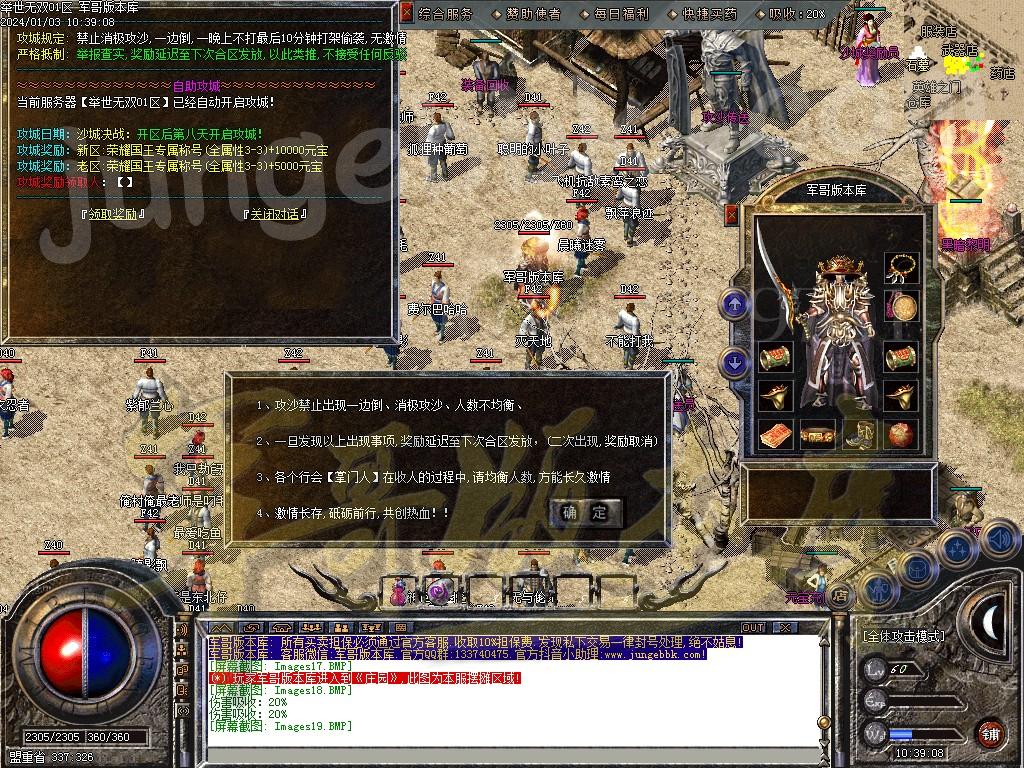The width and height of the screenshot is (1024, 768).
Task: Toggle sound with the speaker button
Action: click(x=999, y=539)
